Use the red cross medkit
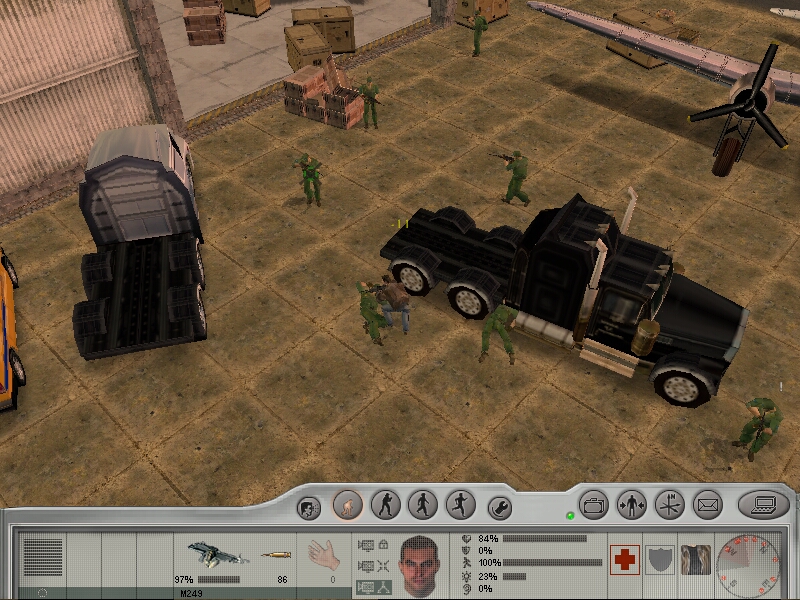The image size is (800, 600). click(624, 560)
